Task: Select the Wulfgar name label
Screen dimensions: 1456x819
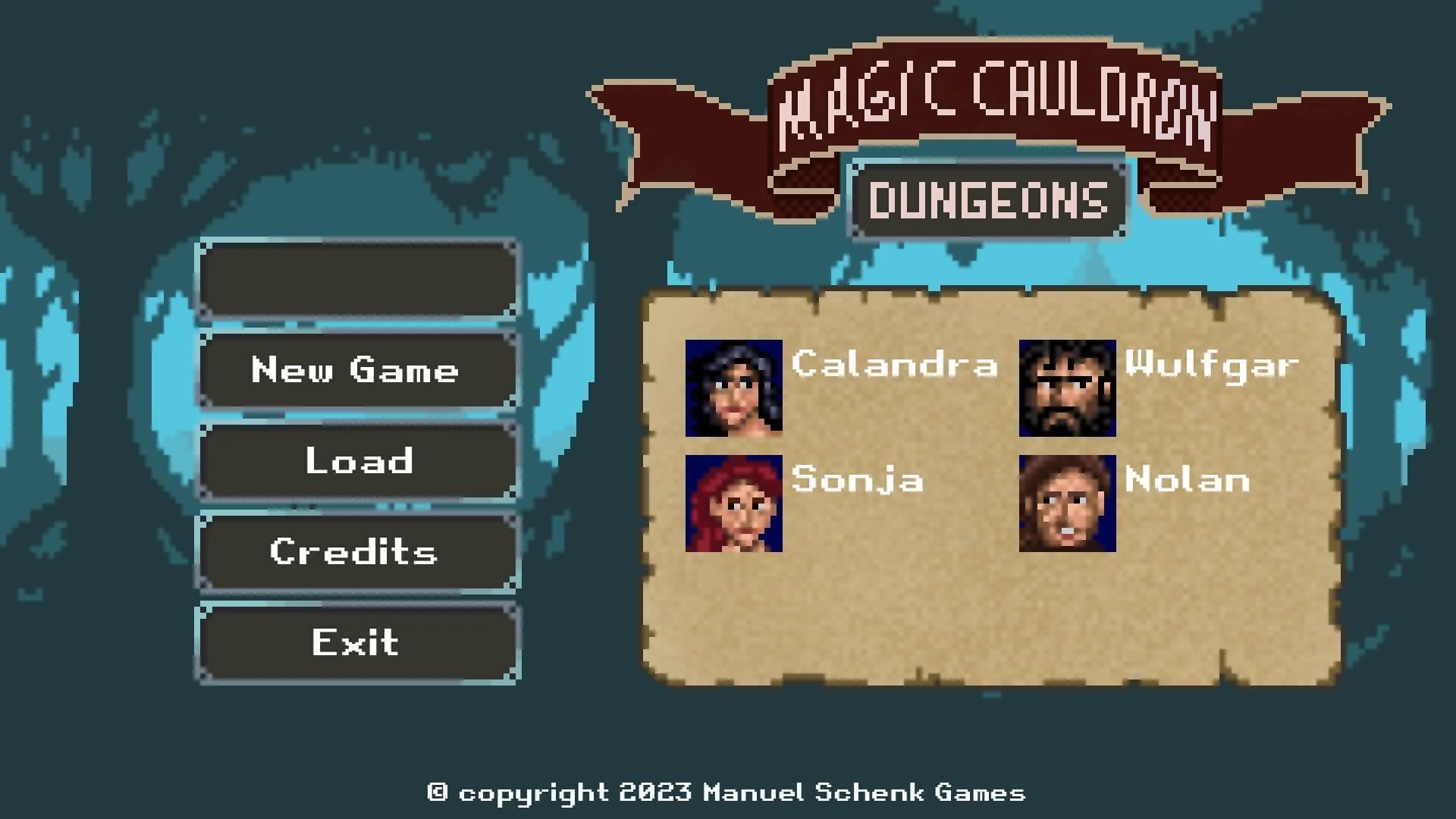Action: (x=1212, y=366)
